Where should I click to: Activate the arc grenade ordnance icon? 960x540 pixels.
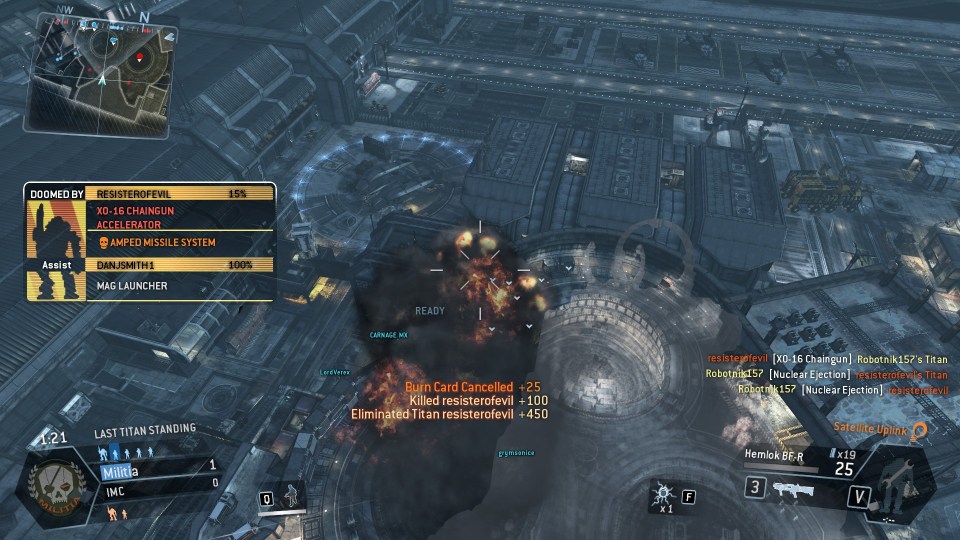[663, 496]
